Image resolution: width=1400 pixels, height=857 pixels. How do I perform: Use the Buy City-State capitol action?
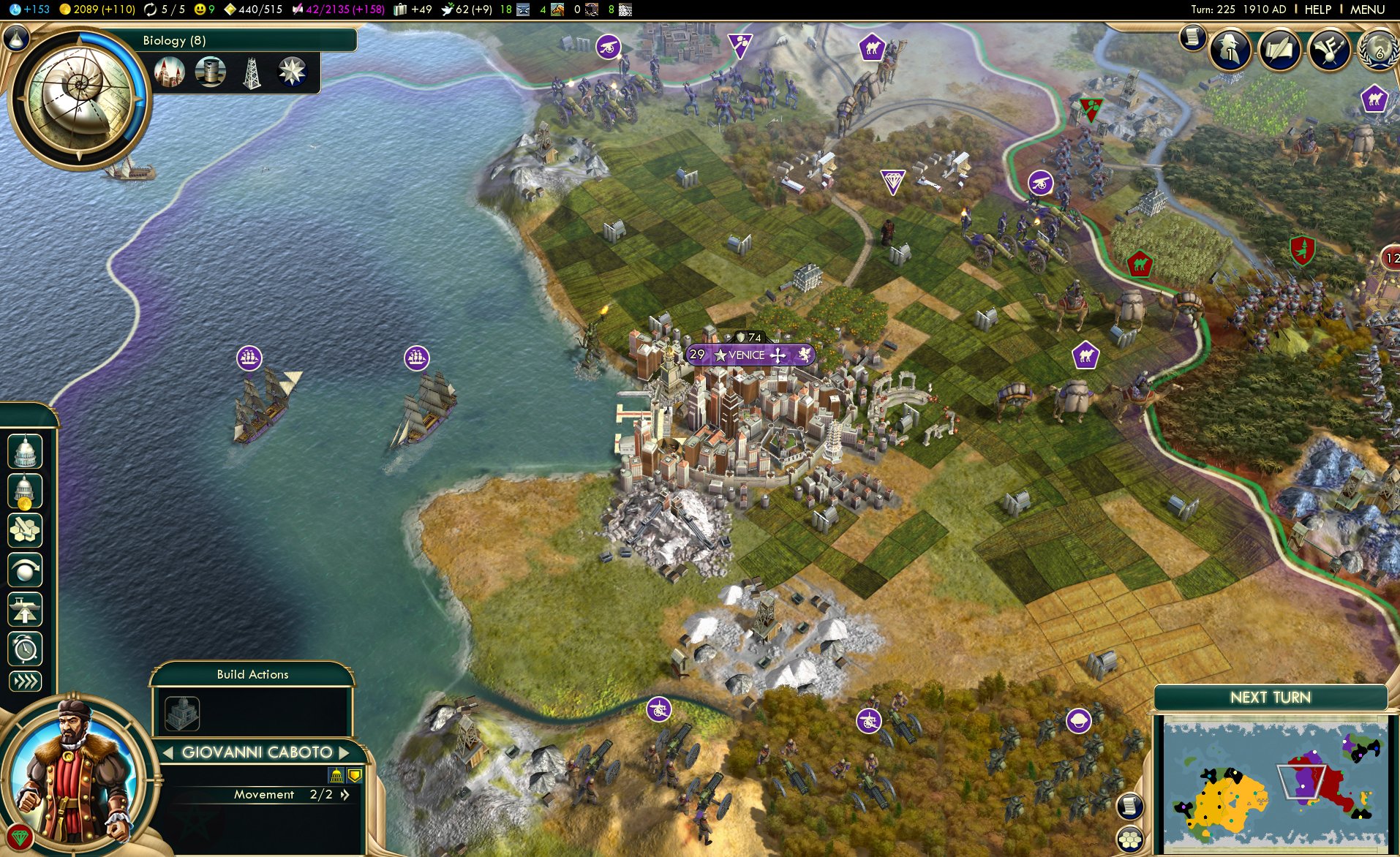click(x=25, y=451)
